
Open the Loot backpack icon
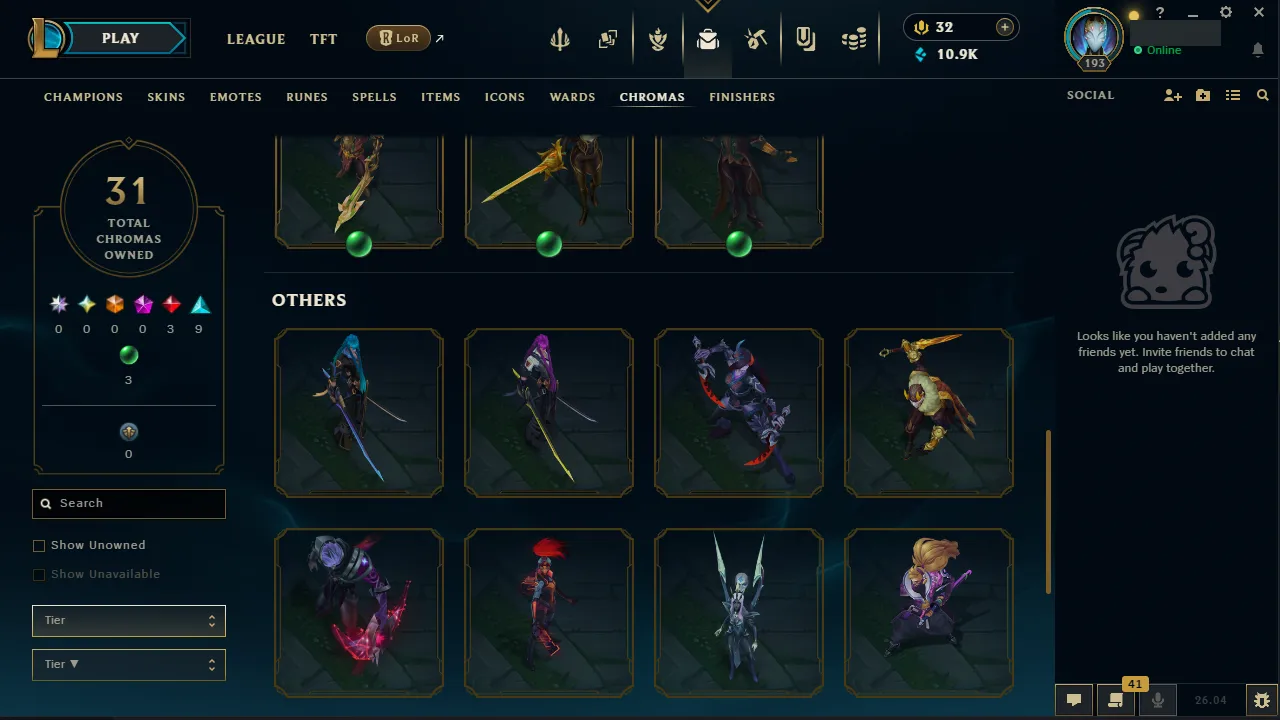708,40
